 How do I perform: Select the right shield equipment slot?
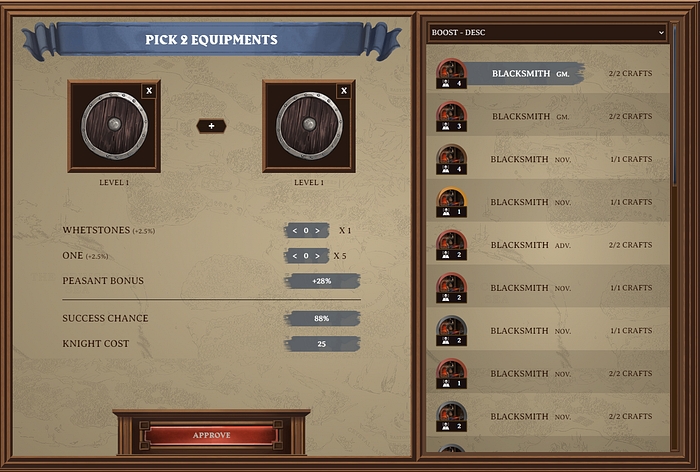point(308,126)
